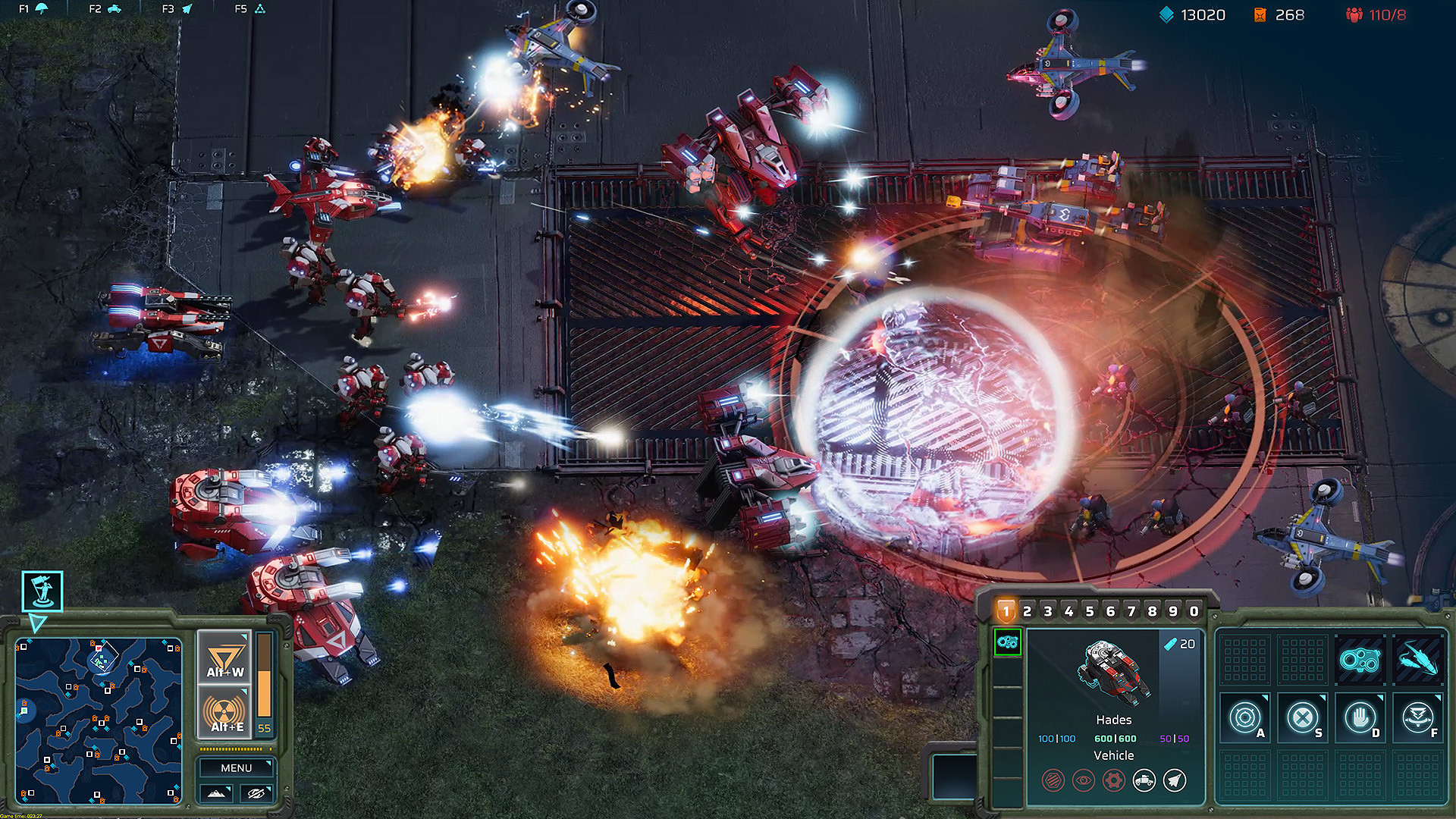Toggle terrain view with the mountain minimap button
Image resolution: width=1456 pixels, height=819 pixels.
coord(216,794)
